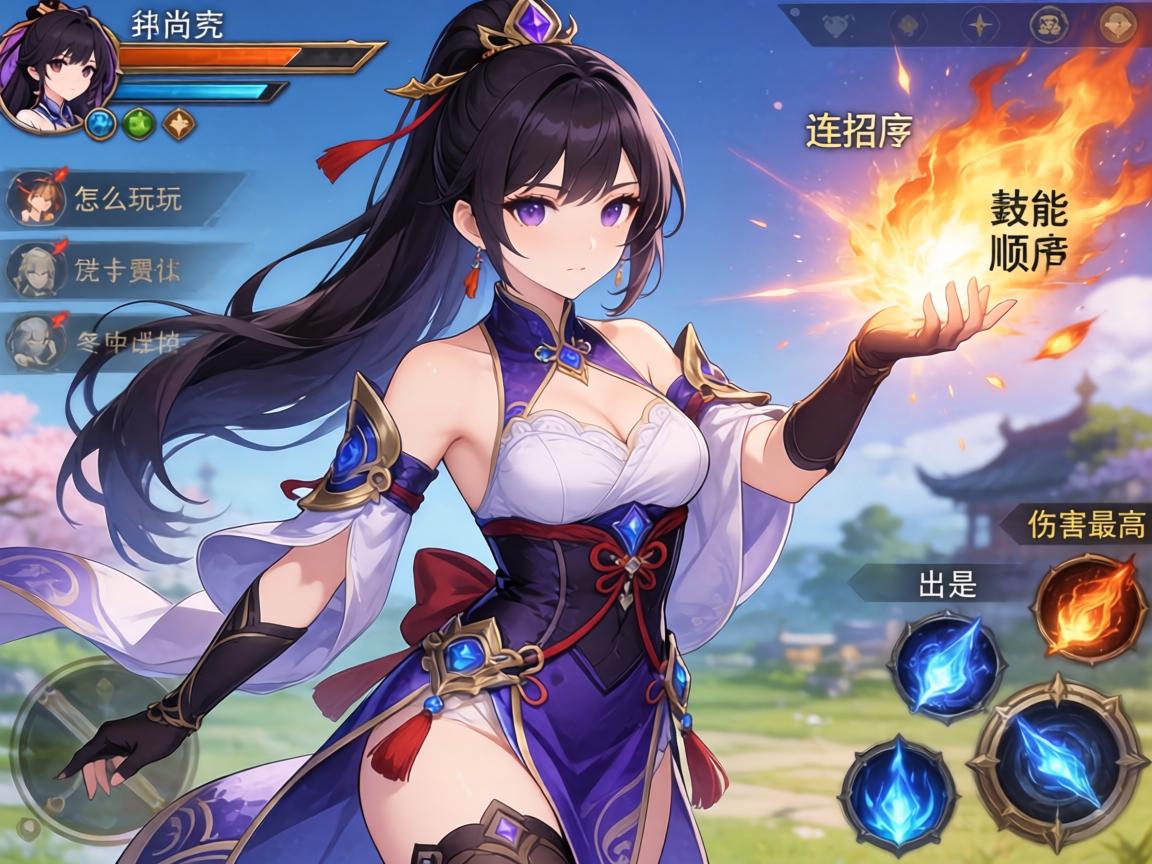The image size is (1152, 864).
Task: Select the green status icon under portrait
Action: coord(140,123)
